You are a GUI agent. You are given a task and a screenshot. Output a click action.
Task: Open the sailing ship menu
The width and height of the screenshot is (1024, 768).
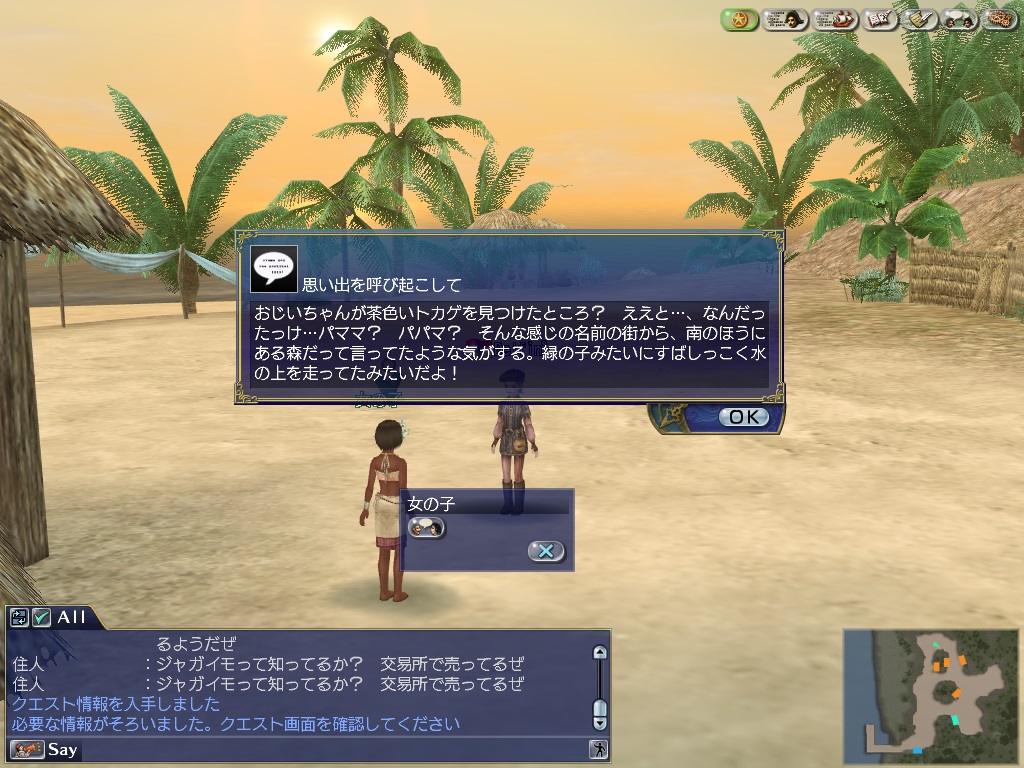[835, 19]
